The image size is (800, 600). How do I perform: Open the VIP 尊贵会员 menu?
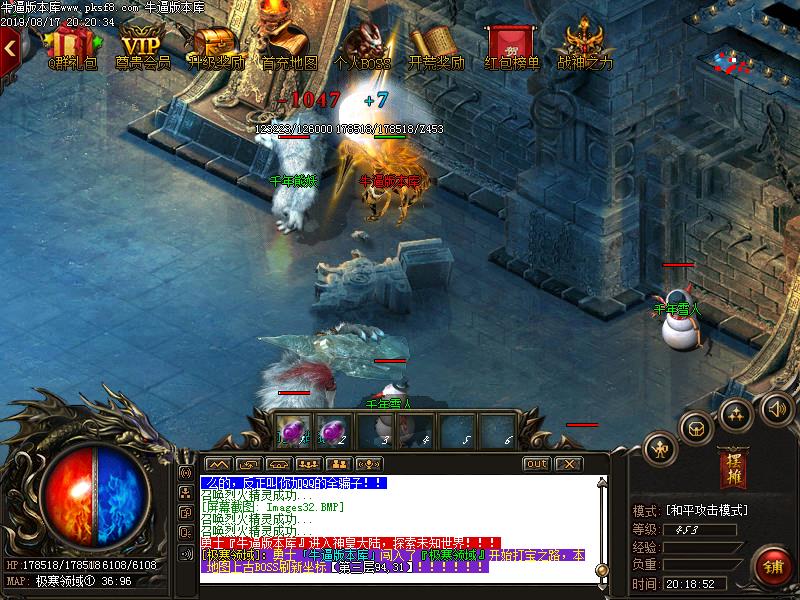pos(141,46)
